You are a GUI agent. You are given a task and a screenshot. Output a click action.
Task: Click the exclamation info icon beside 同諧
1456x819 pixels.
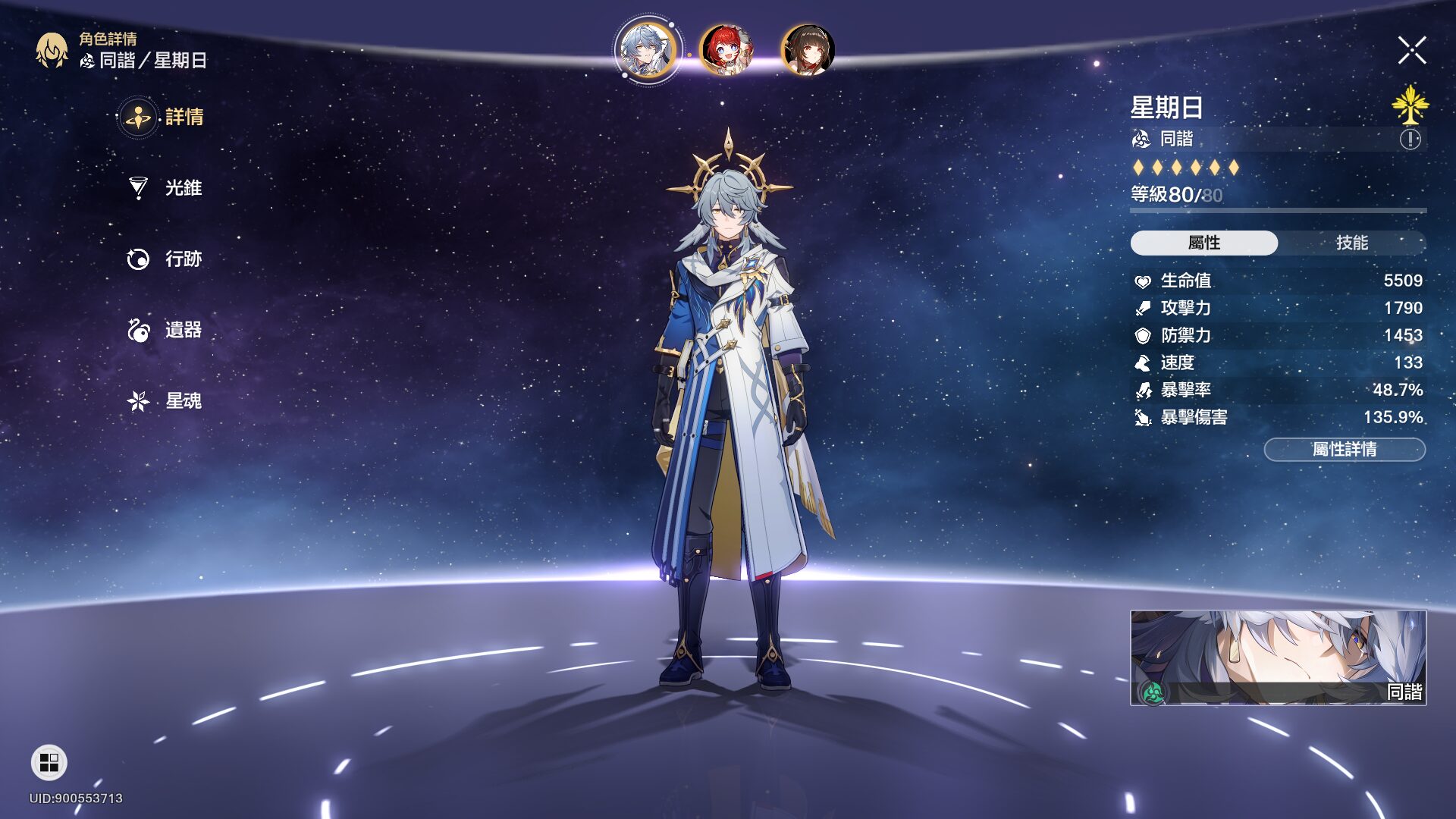pos(1410,140)
